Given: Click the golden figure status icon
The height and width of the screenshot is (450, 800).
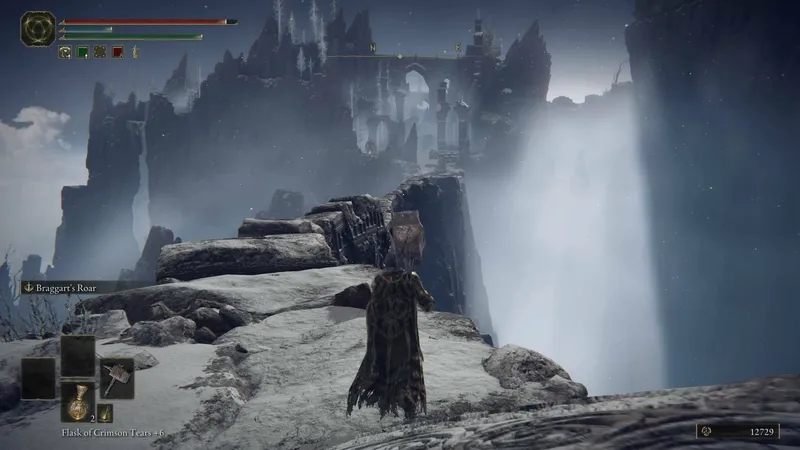Looking at the screenshot, I should pyautogui.click(x=134, y=51).
